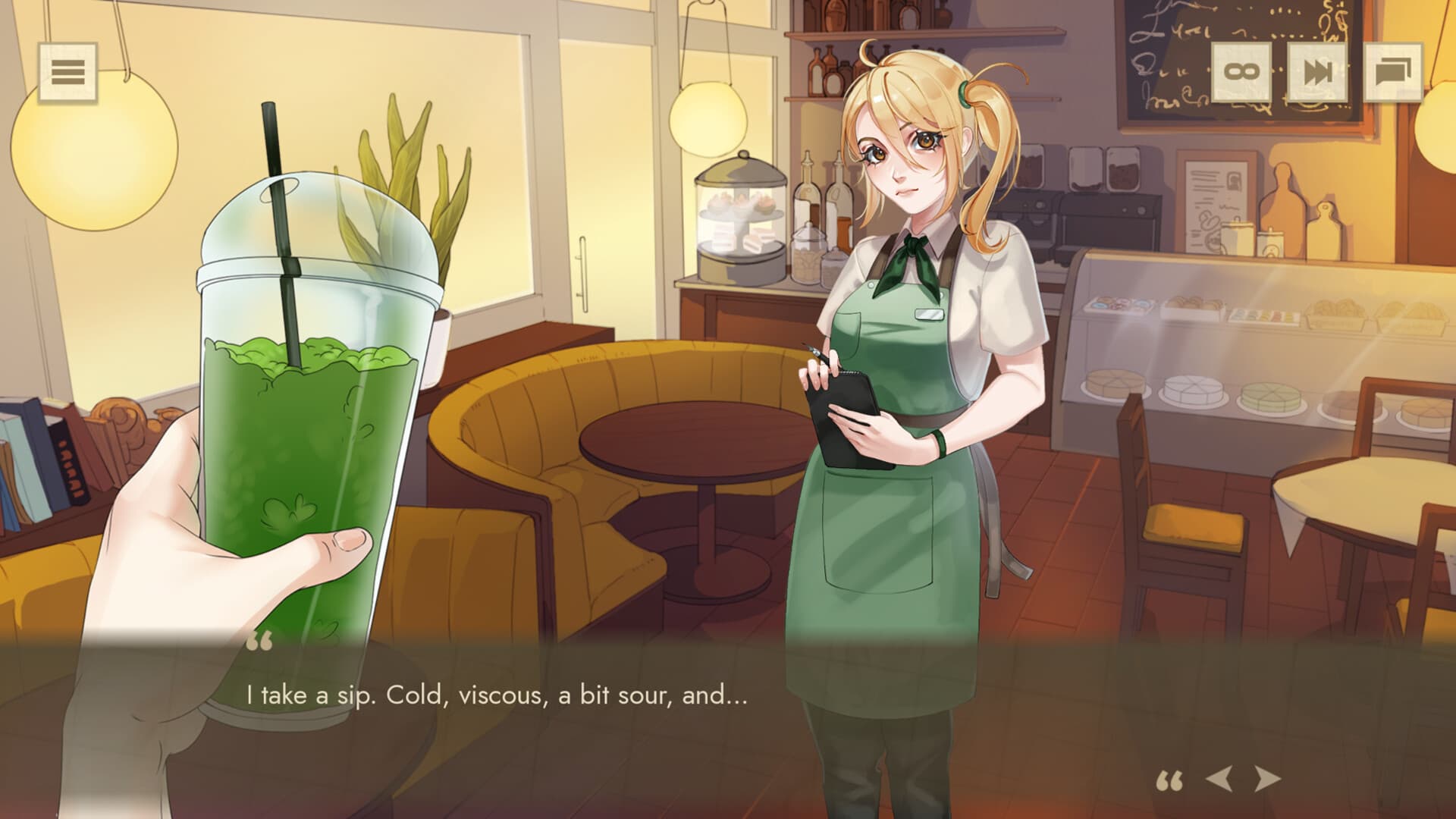Screen dimensions: 1456x819
Task: Open the dialogue history log
Action: [x=1393, y=73]
